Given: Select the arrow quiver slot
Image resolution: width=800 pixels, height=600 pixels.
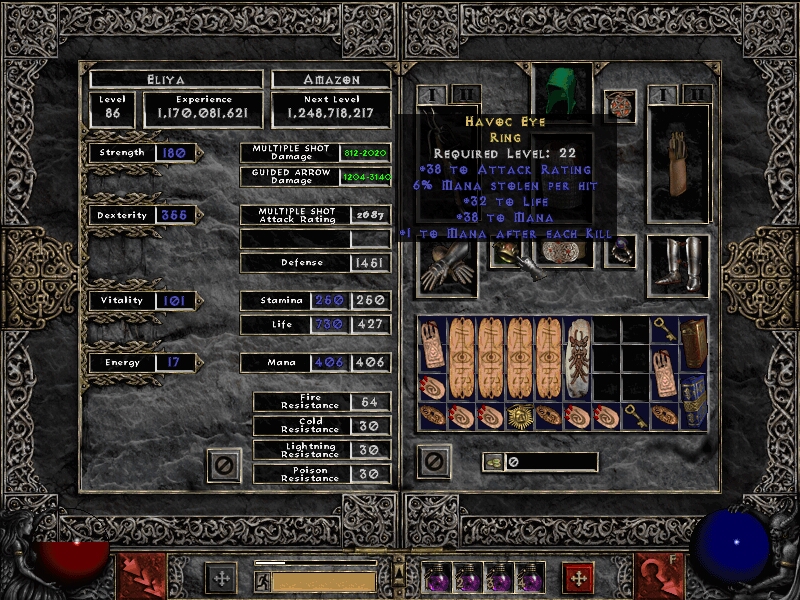Looking at the screenshot, I should click(x=678, y=163).
